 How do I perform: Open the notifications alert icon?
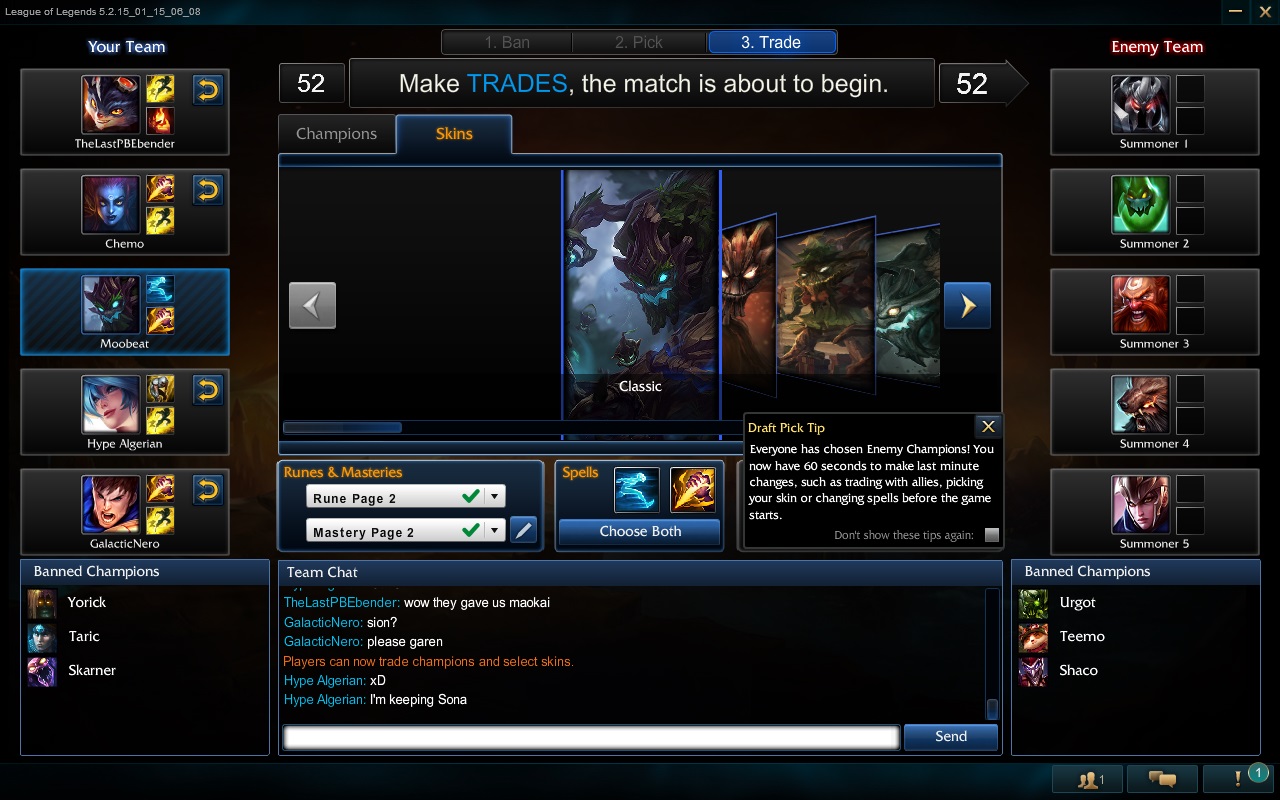click(1236, 778)
